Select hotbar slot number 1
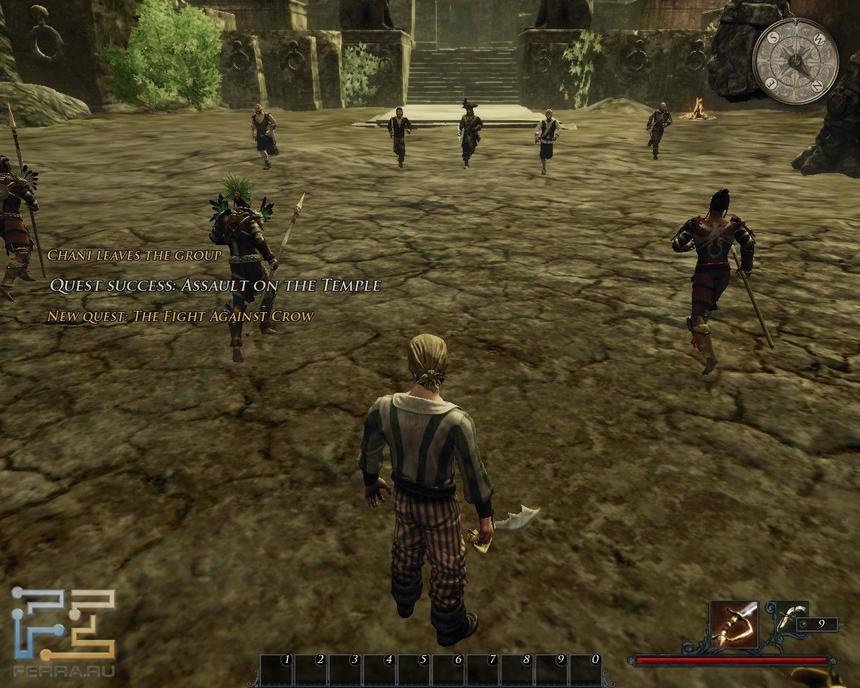The height and width of the screenshot is (688, 860). point(277,669)
